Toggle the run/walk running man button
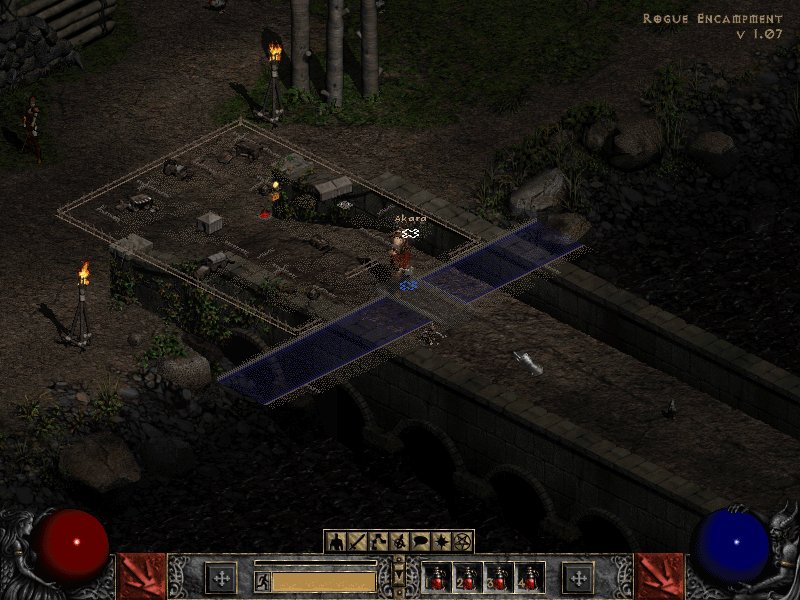 pos(263,580)
